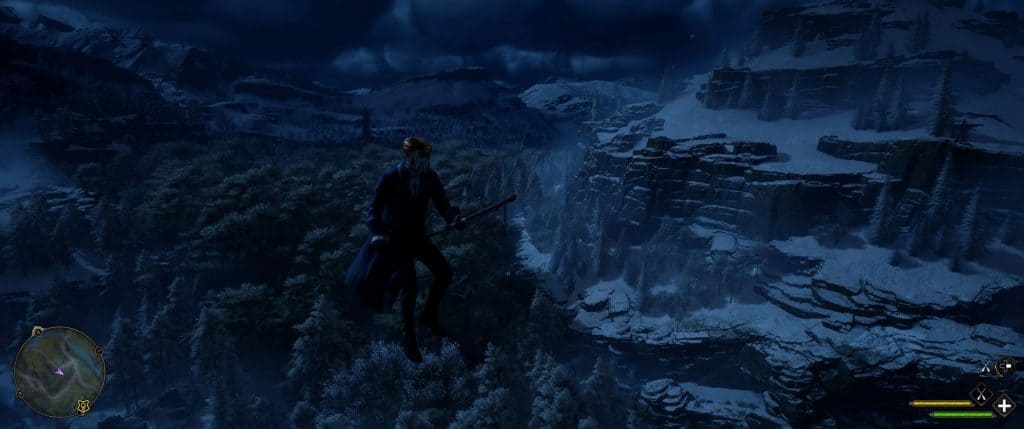Open the circular minimap
The width and height of the screenshot is (1024, 429).
(59, 371)
